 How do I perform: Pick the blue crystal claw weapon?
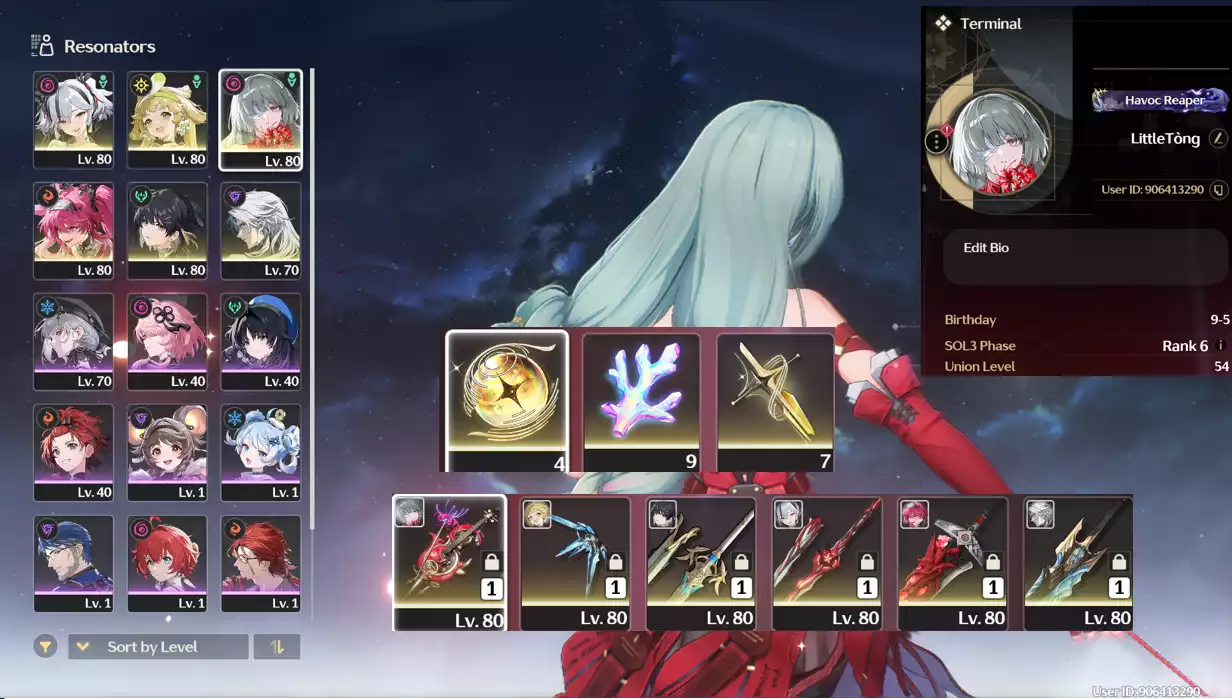[x=575, y=562]
